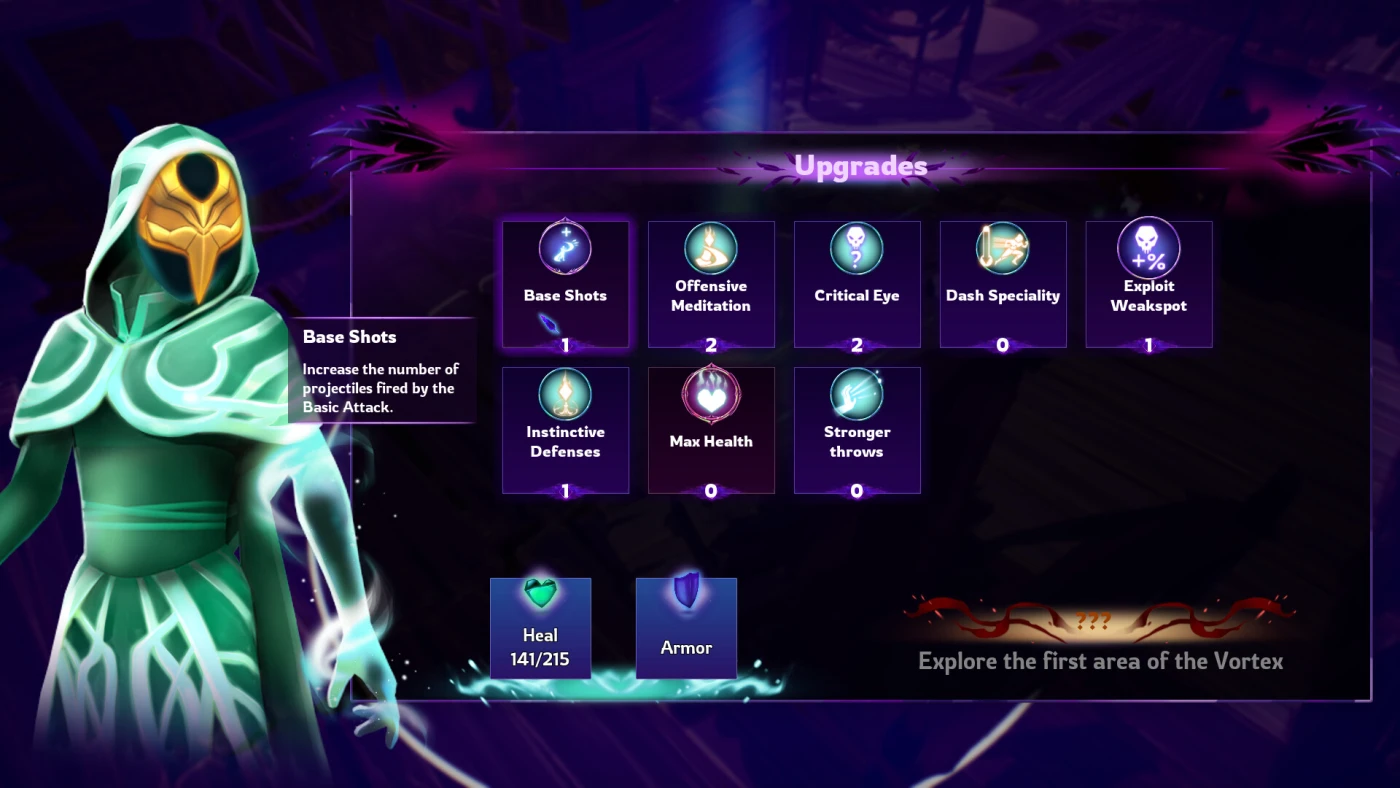Screen dimensions: 1400x788
Task: Pick the Critical Eye upgrade tile
Action: coord(857,284)
